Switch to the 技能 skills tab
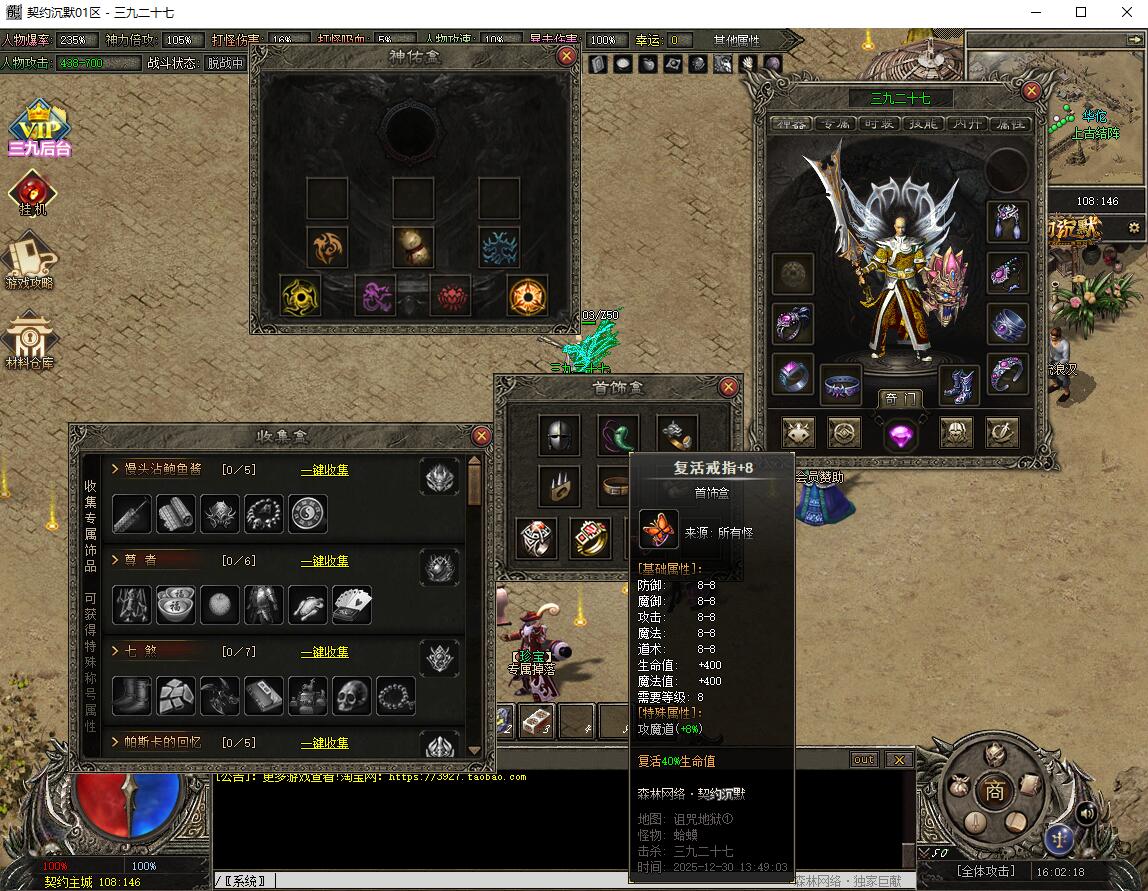The width and height of the screenshot is (1148, 891). click(922, 124)
